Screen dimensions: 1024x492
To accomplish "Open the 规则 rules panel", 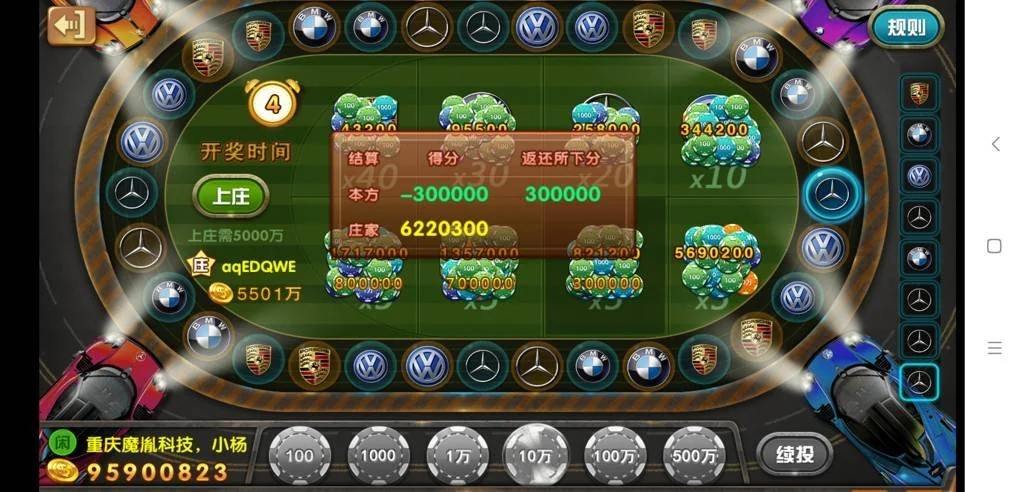I will [x=906, y=27].
